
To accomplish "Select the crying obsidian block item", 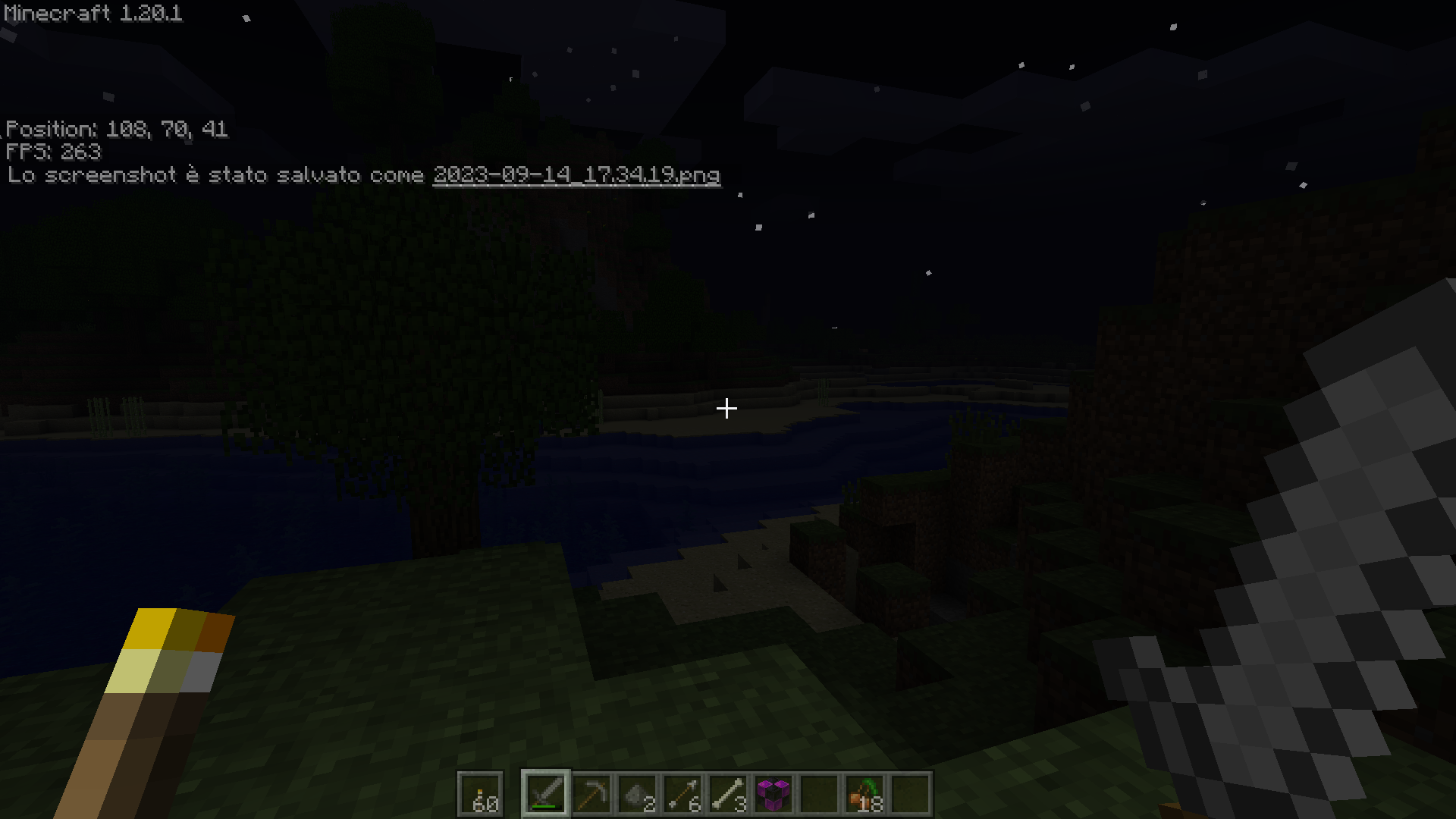I will (775, 792).
